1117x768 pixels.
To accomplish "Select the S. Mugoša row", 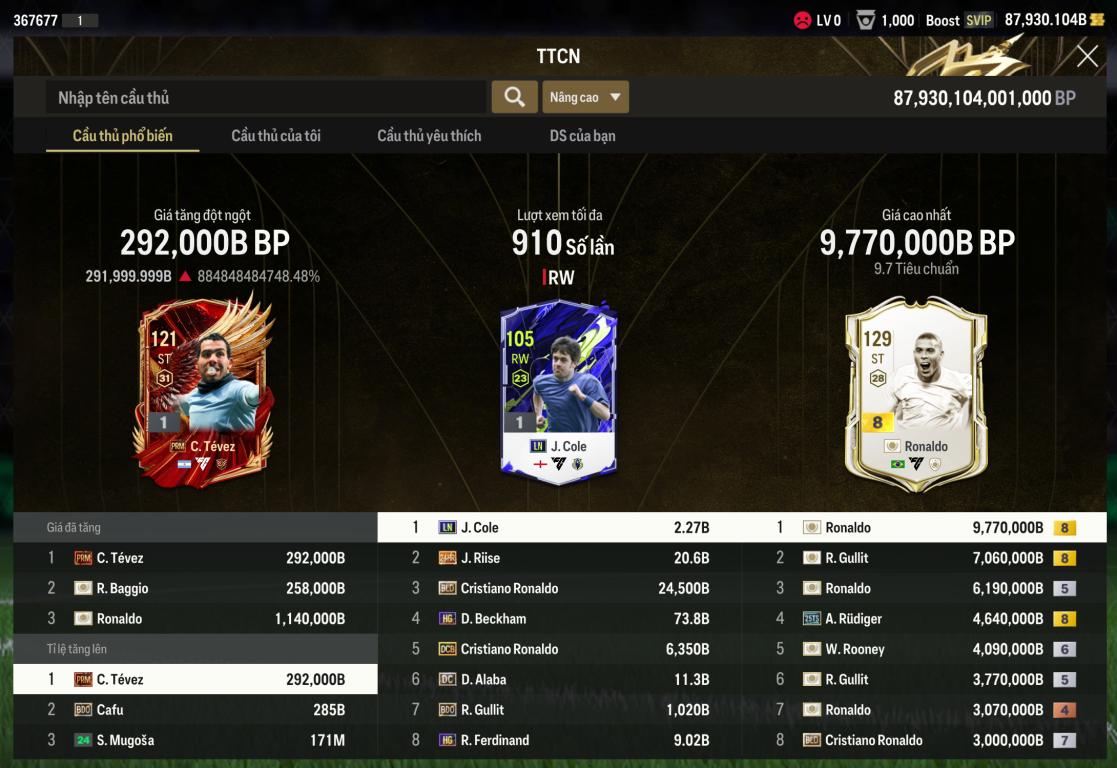I will pos(195,740).
